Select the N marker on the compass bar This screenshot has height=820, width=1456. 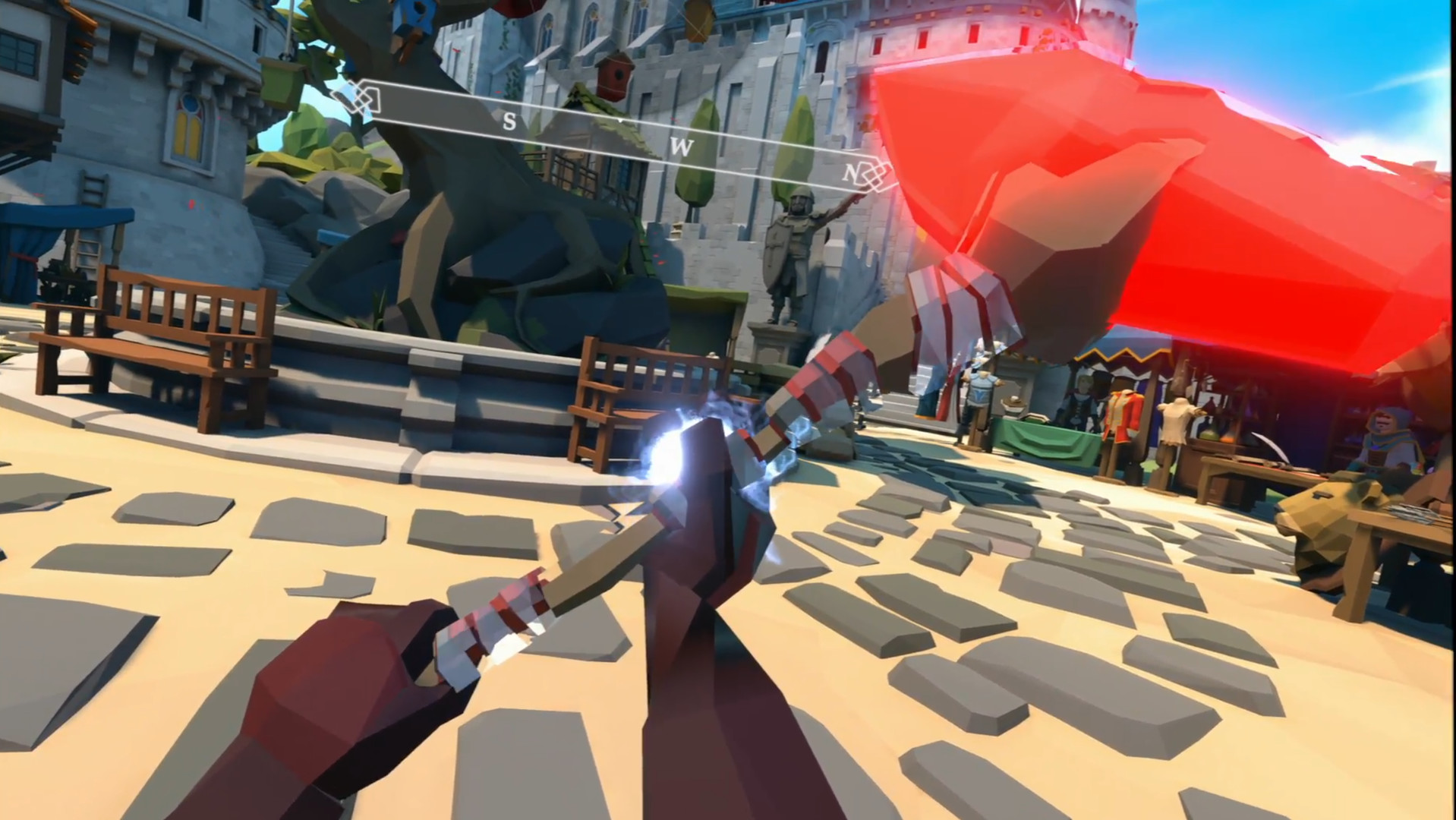(x=849, y=172)
